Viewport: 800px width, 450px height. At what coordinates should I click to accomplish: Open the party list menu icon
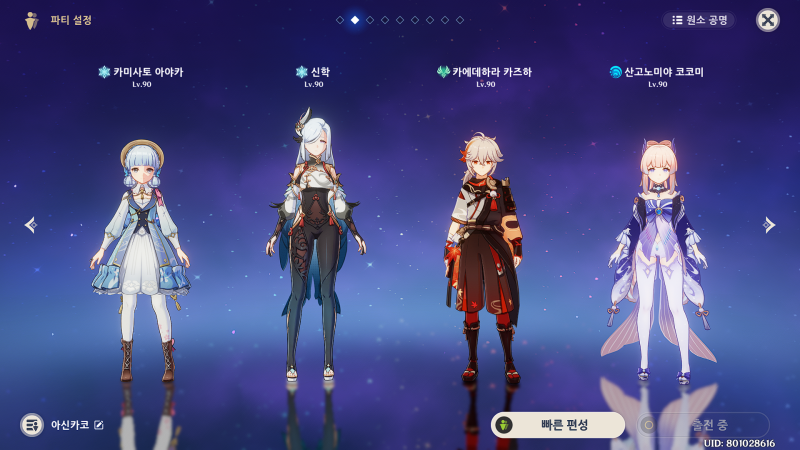click(32, 425)
